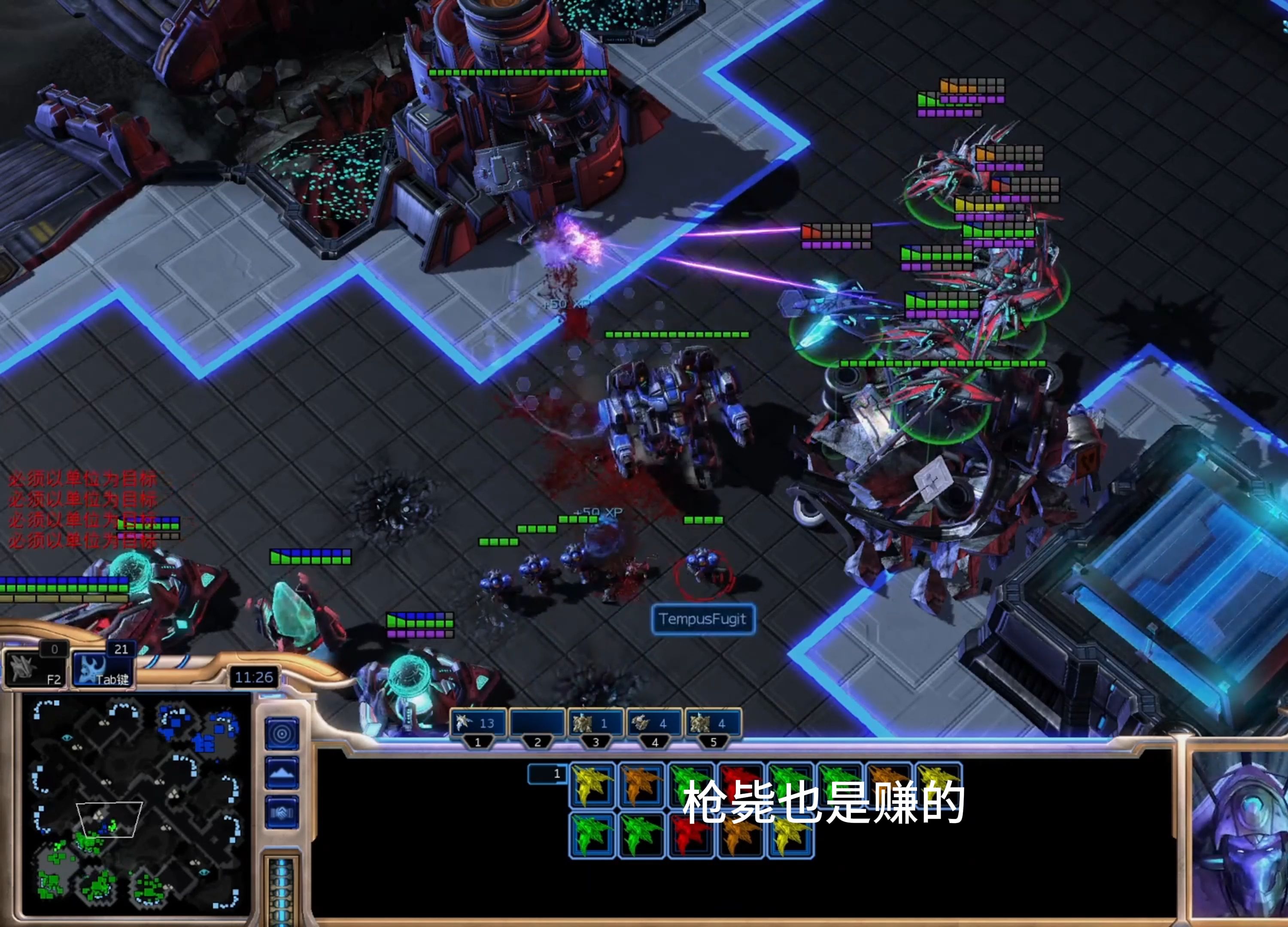Click the TempusFugit player name tag
This screenshot has width=1288, height=927.
(702, 619)
